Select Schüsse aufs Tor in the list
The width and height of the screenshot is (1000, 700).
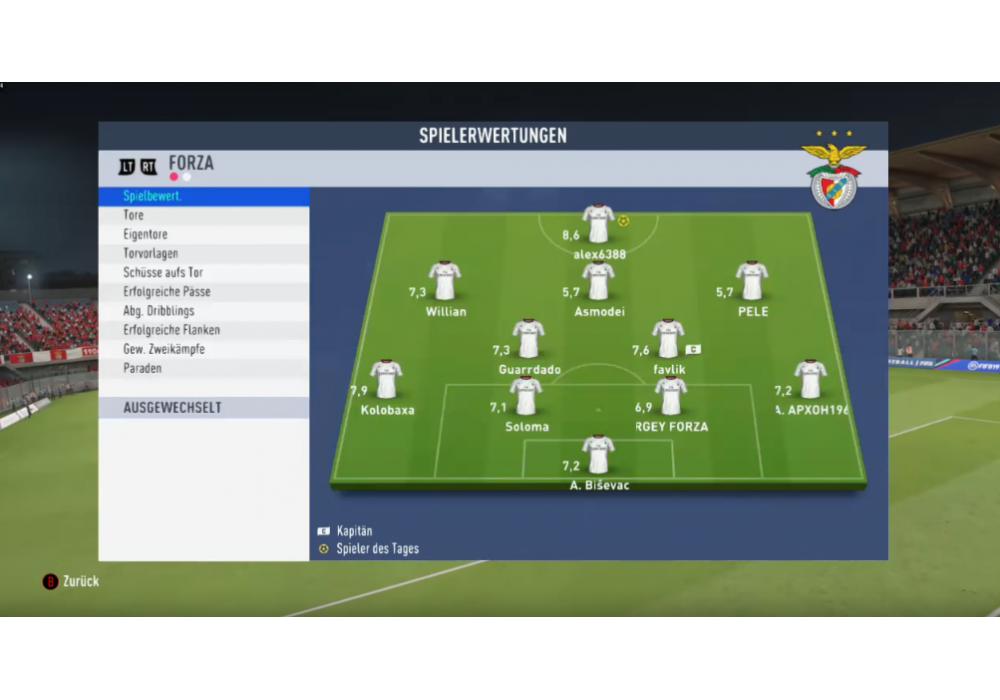[x=203, y=273]
